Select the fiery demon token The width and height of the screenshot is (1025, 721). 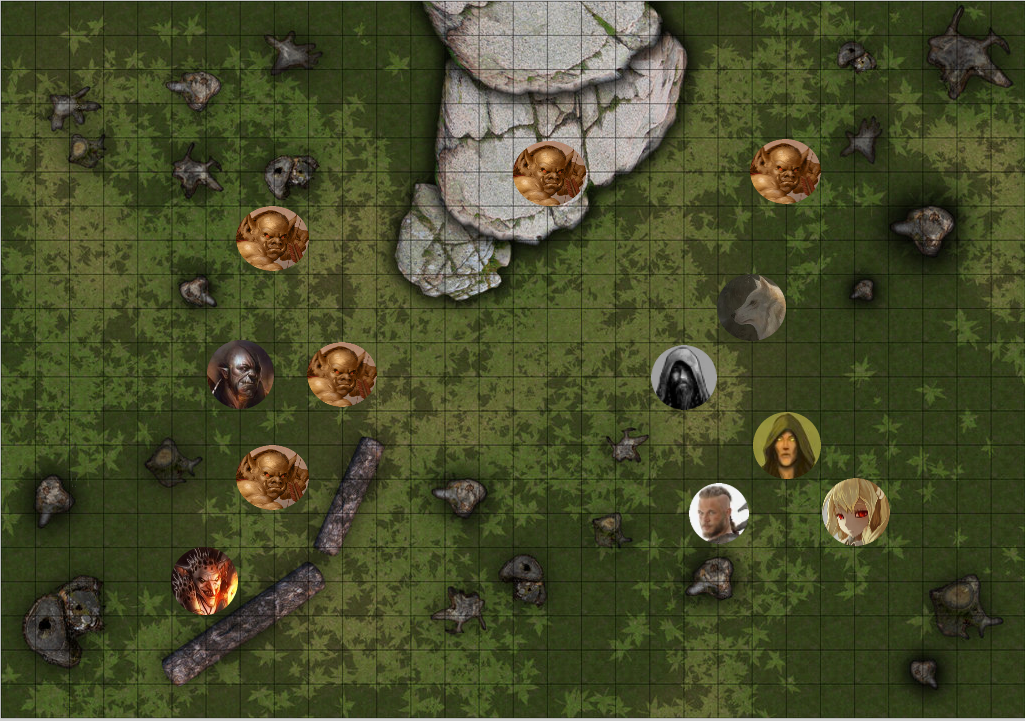pos(205,580)
